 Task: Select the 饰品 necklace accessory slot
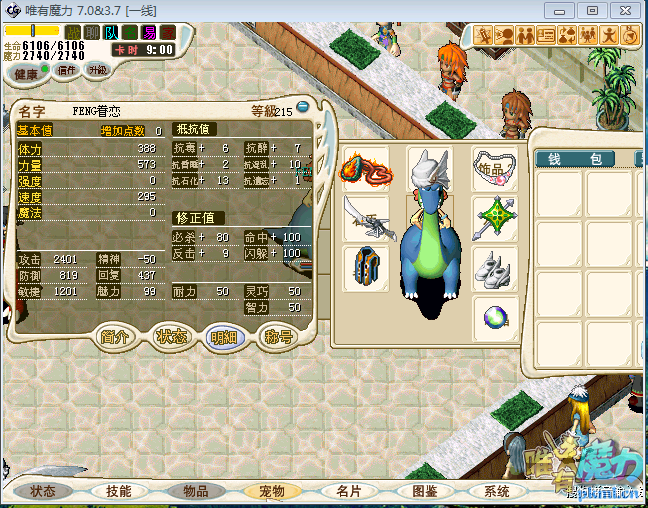click(x=495, y=167)
